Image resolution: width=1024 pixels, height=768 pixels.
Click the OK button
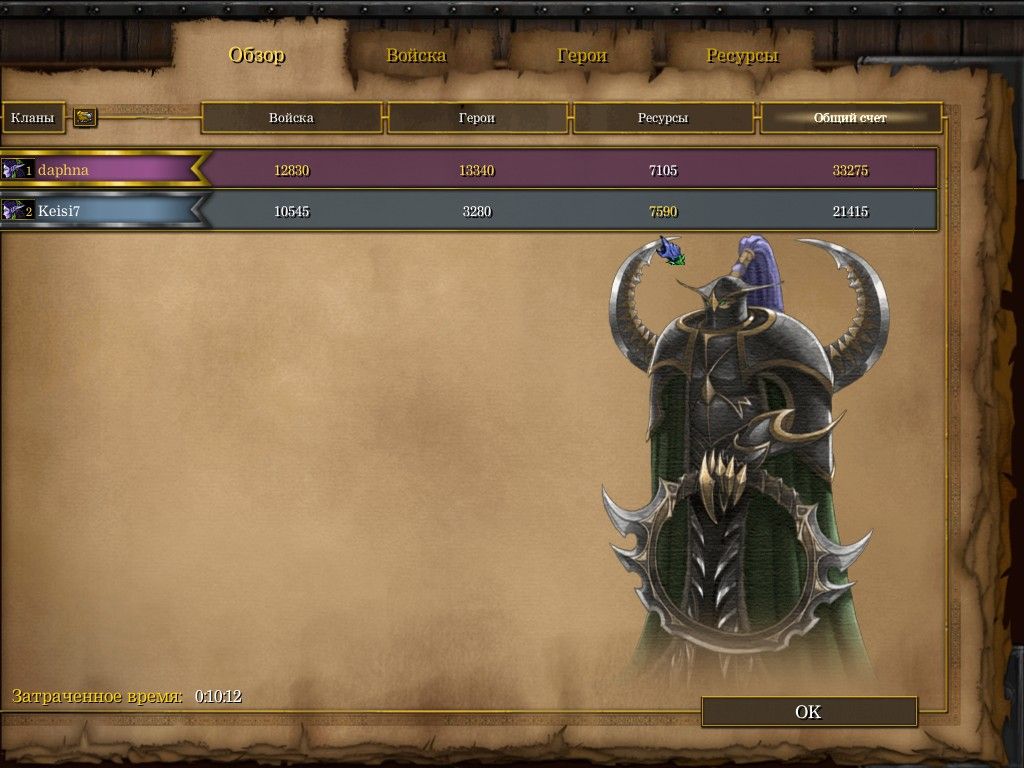pyautogui.click(x=808, y=712)
